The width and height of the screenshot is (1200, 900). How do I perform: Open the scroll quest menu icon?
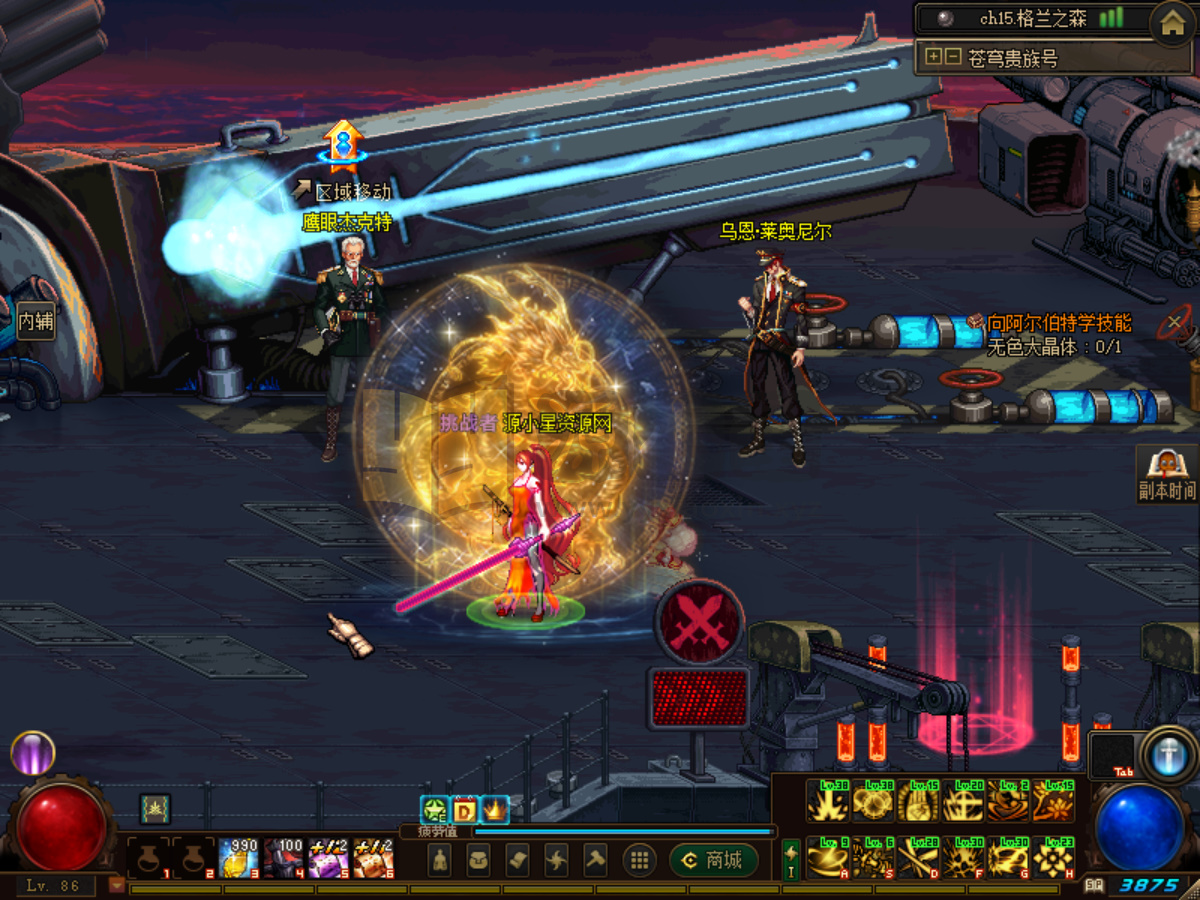[x=517, y=860]
